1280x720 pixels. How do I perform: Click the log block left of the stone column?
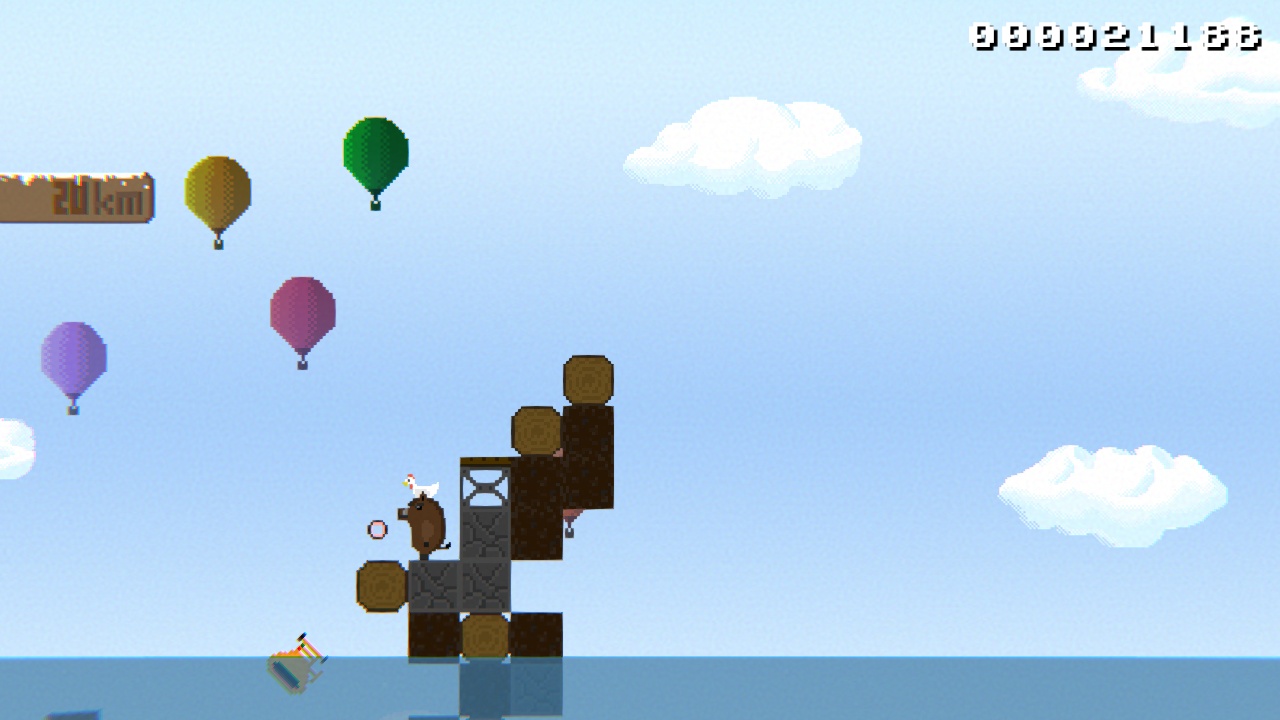point(381,588)
